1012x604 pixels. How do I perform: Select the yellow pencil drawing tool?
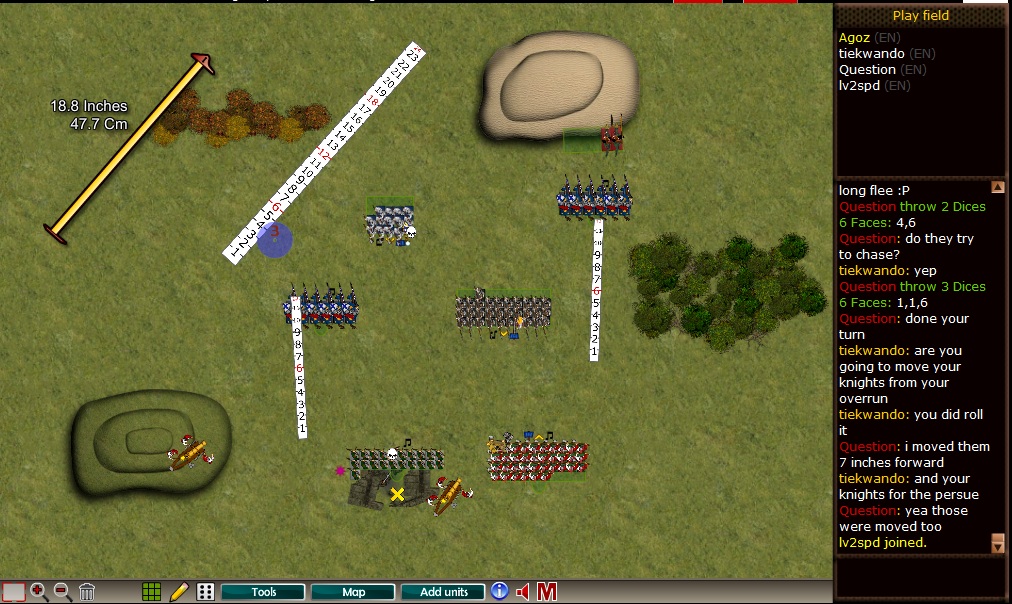pos(179,592)
